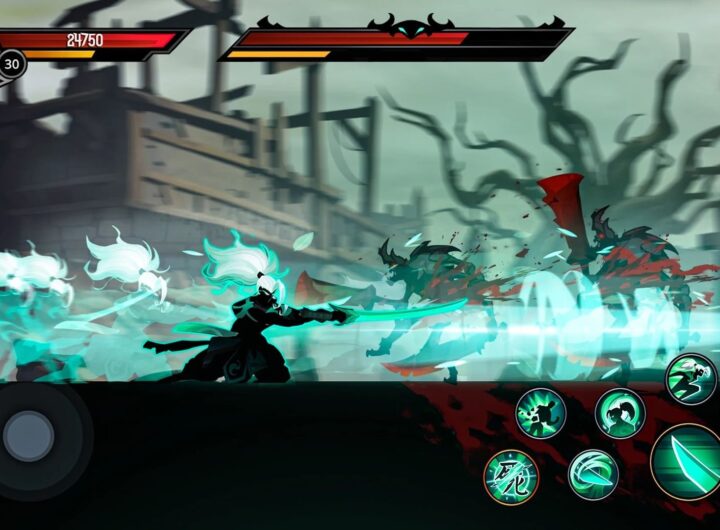Image resolution: width=720 pixels, height=530 pixels.
Task: Use the power-up aura silhouette skill
Action: coord(541,412)
